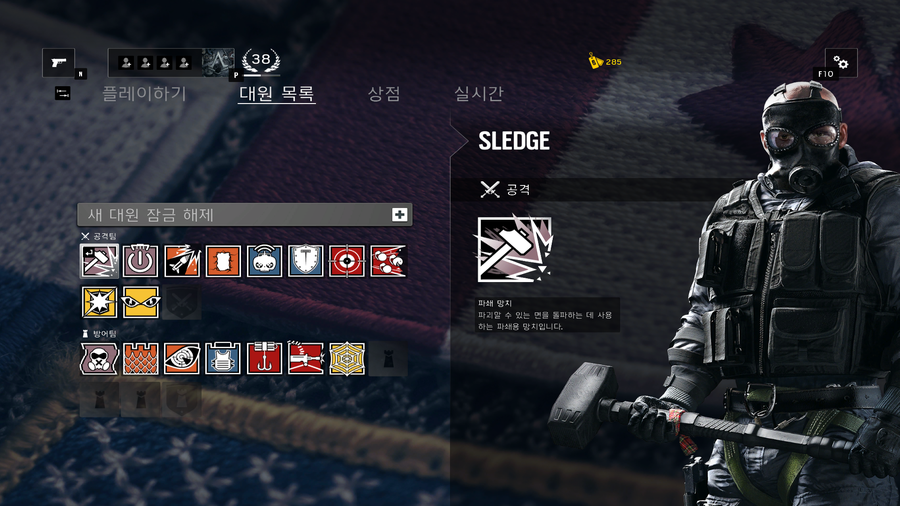
Task: Open the squad invite slots panel
Action: pos(155,63)
